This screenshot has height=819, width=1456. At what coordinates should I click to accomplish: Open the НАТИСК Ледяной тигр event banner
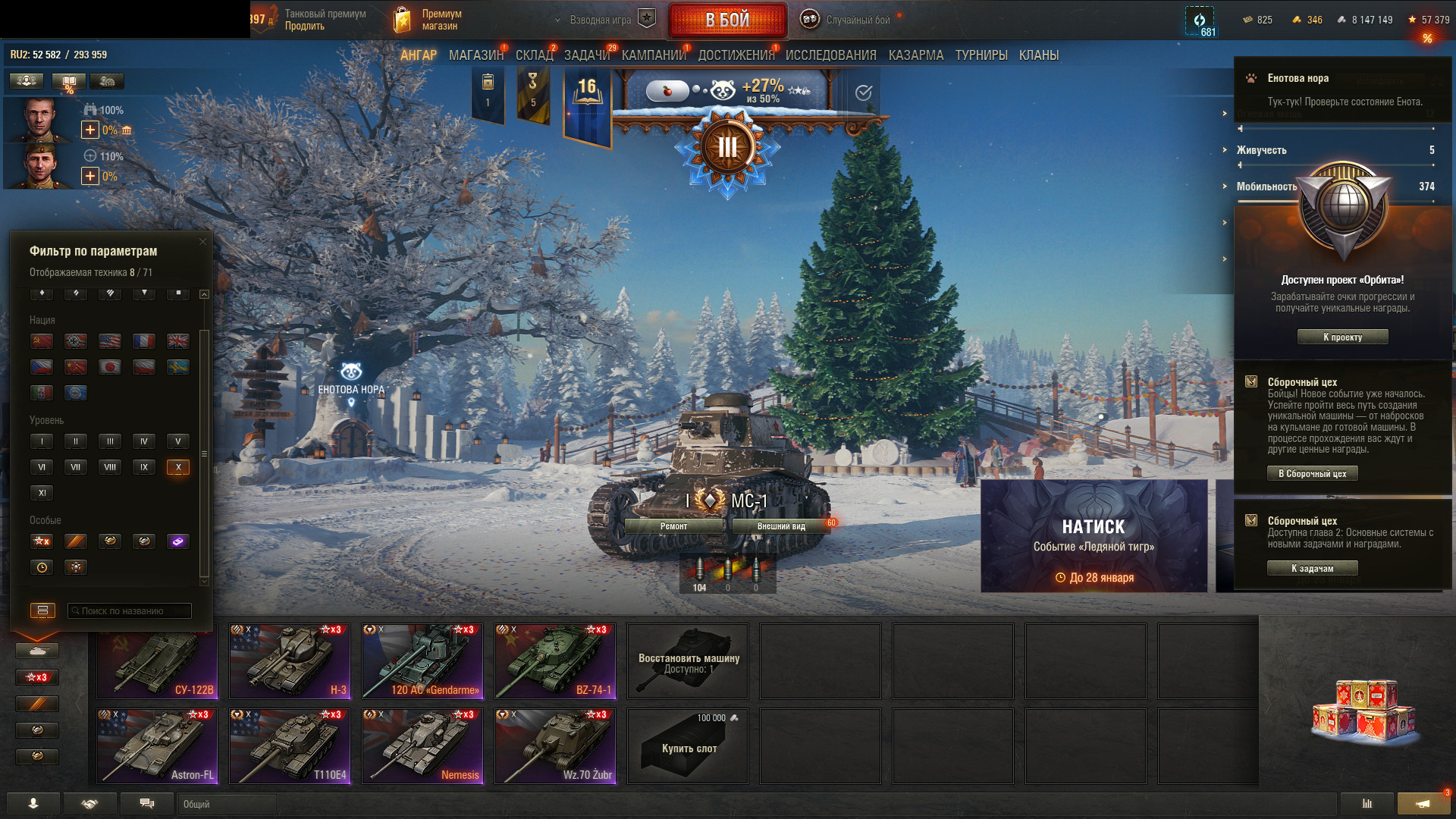(x=1094, y=536)
